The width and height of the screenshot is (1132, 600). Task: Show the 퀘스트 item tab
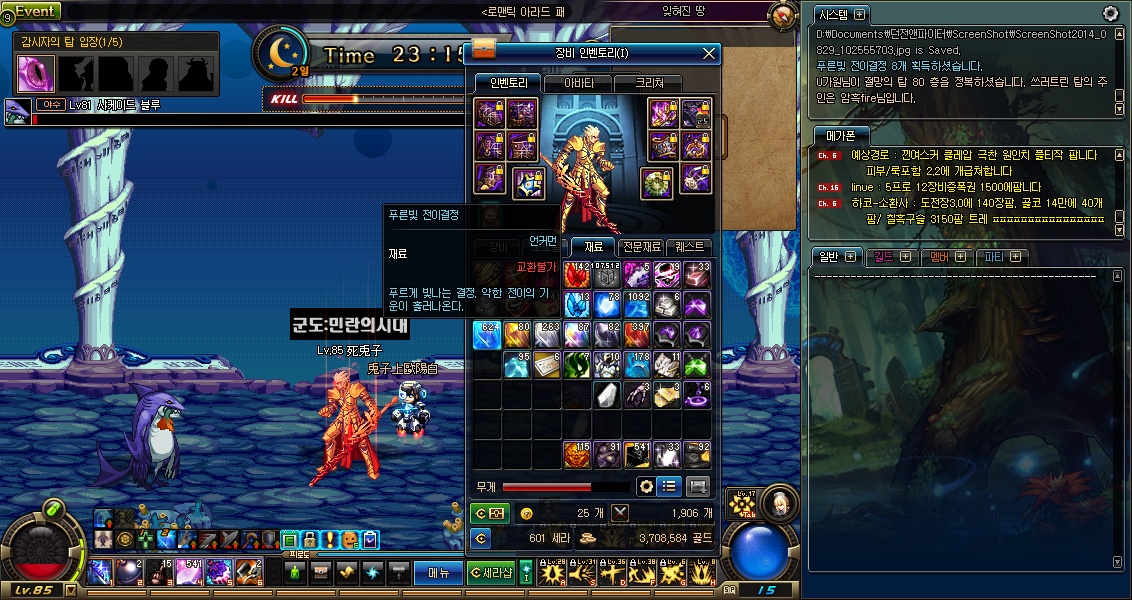(x=689, y=246)
